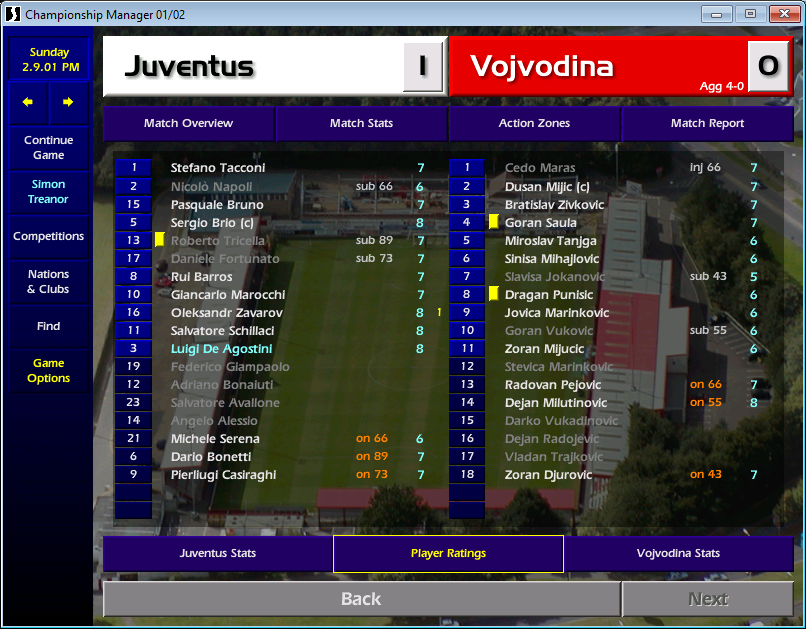Select player Luigi De Agostini
The height and width of the screenshot is (629, 806).
221,349
